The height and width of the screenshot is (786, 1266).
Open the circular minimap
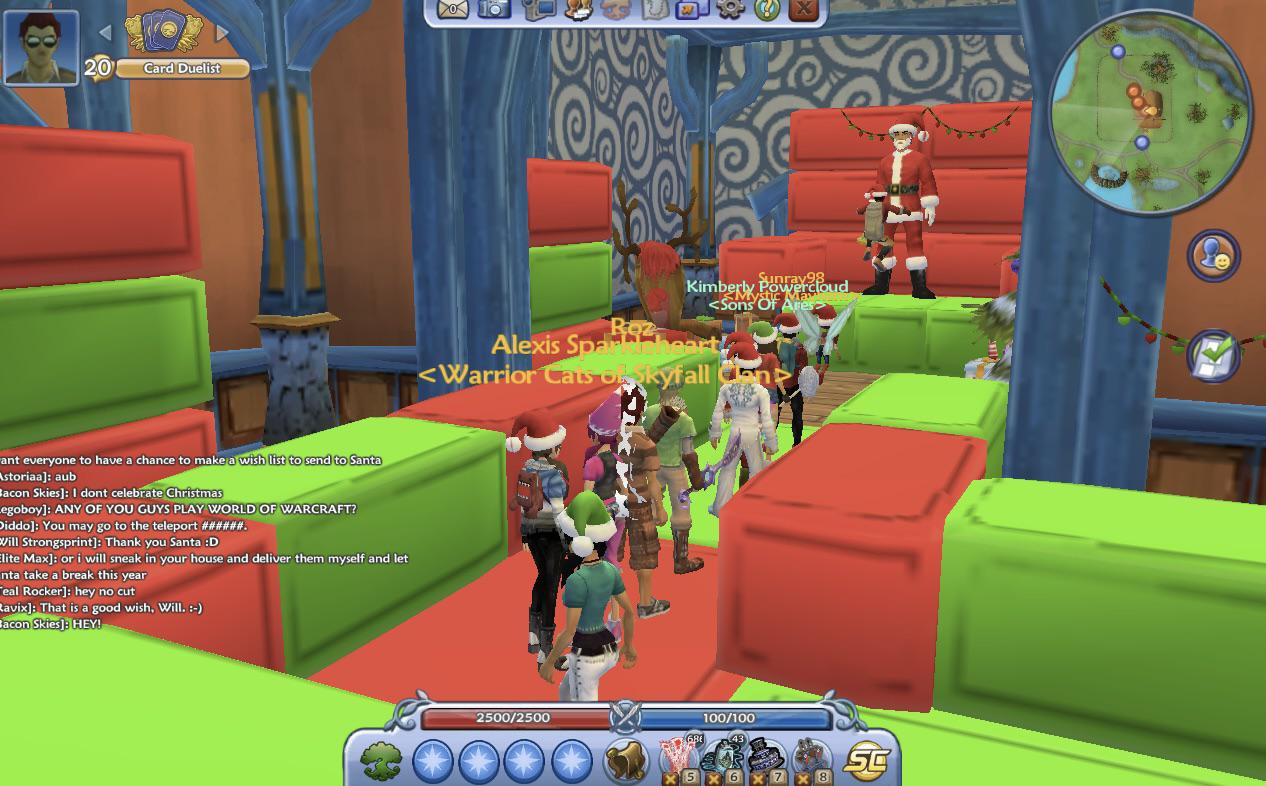[1150, 110]
